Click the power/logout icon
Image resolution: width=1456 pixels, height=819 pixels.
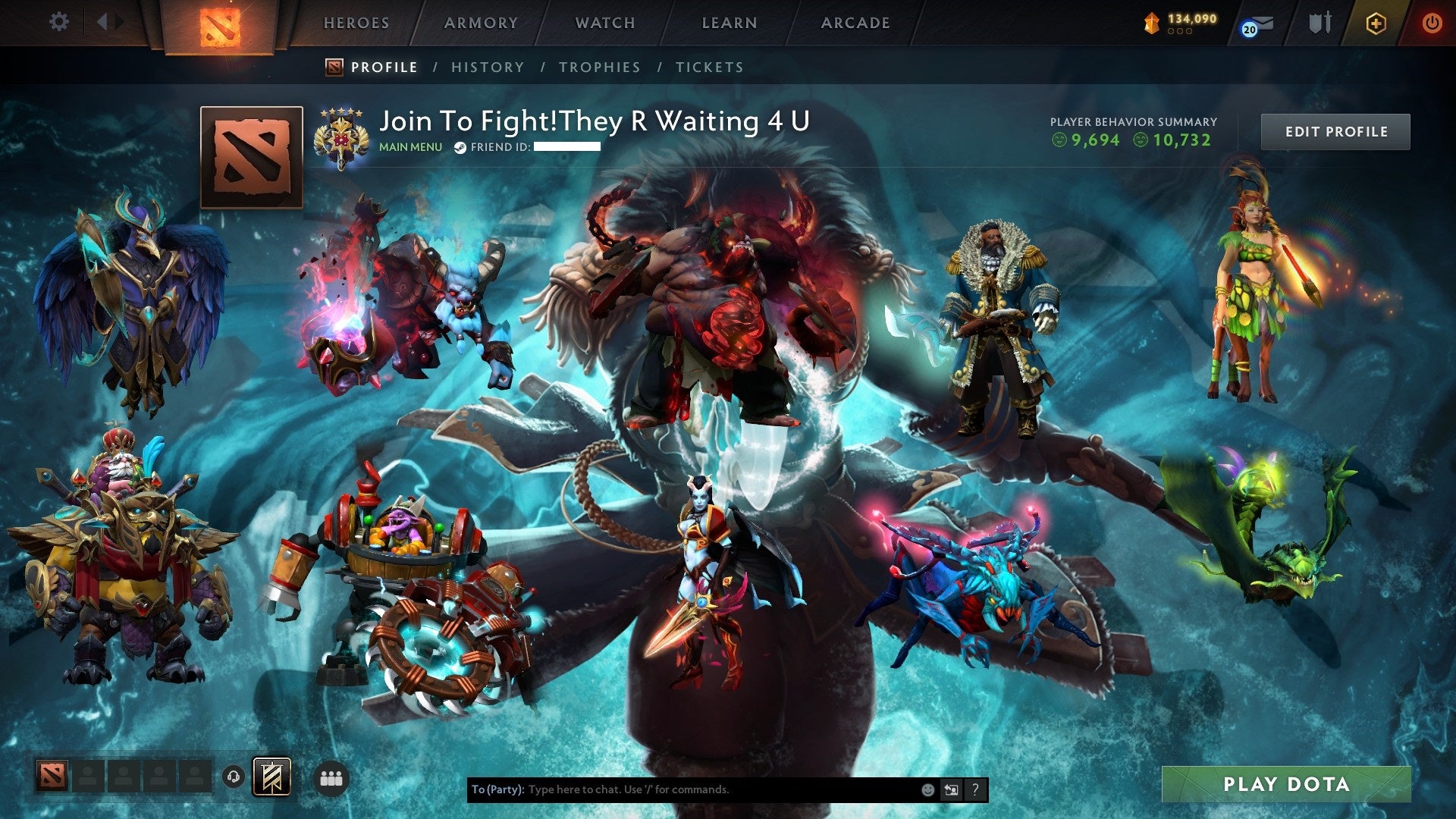coord(1432,23)
